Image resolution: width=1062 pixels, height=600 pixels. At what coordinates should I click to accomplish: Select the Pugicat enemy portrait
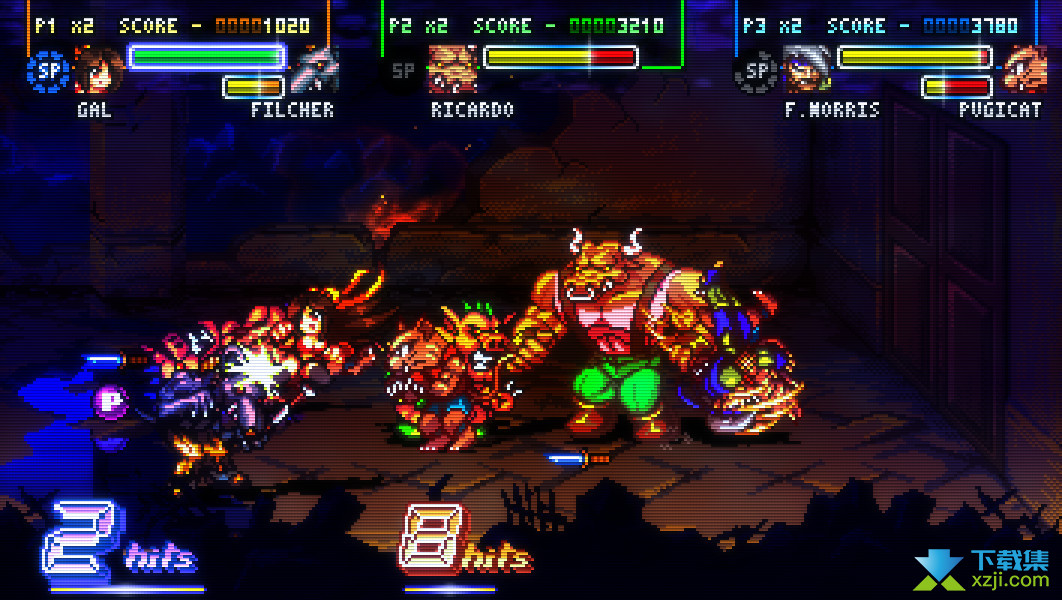click(1024, 69)
